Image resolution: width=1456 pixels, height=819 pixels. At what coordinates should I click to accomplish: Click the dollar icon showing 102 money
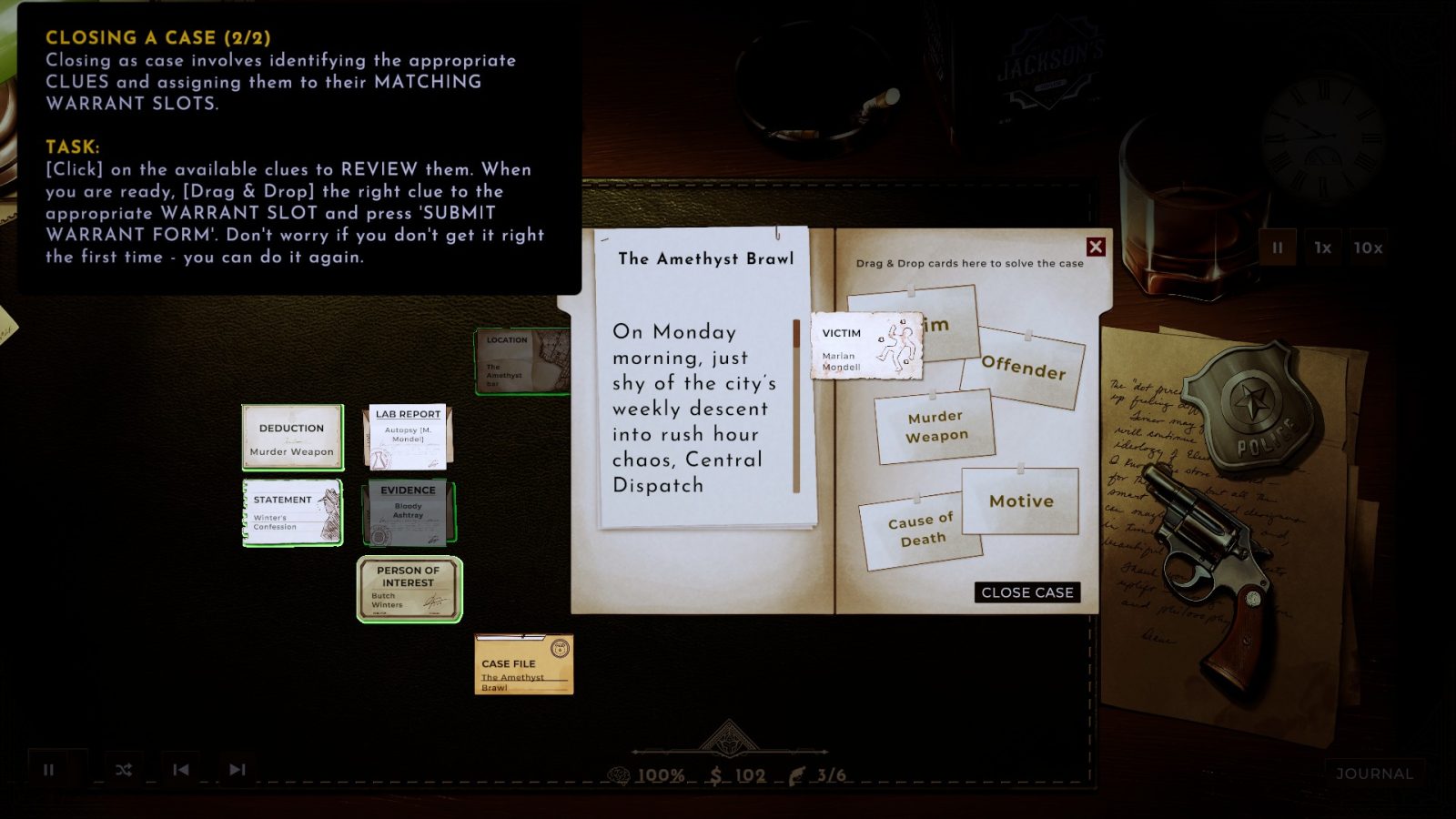point(718,775)
